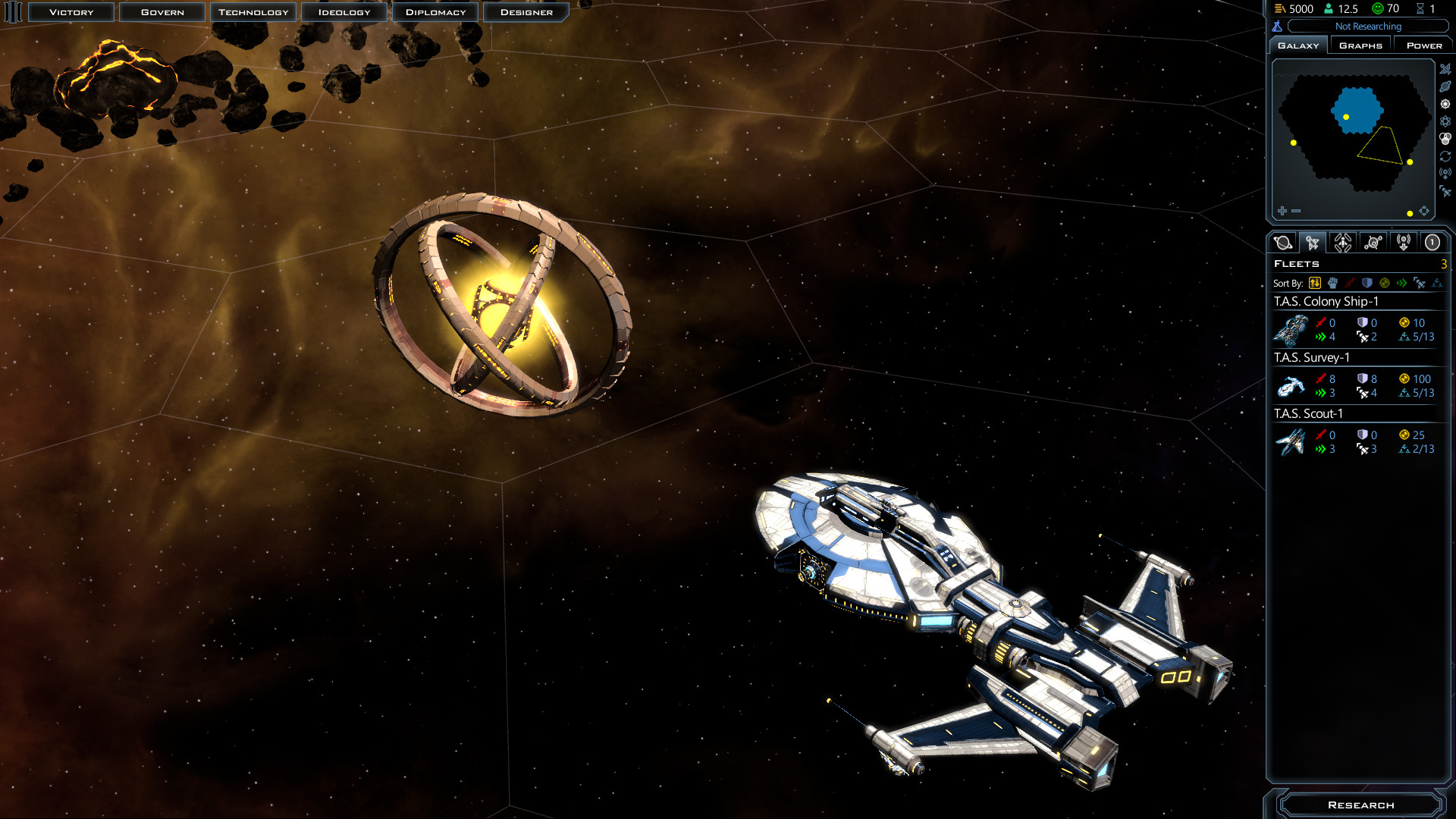
Task: Open the planets panel tab
Action: point(1282,243)
